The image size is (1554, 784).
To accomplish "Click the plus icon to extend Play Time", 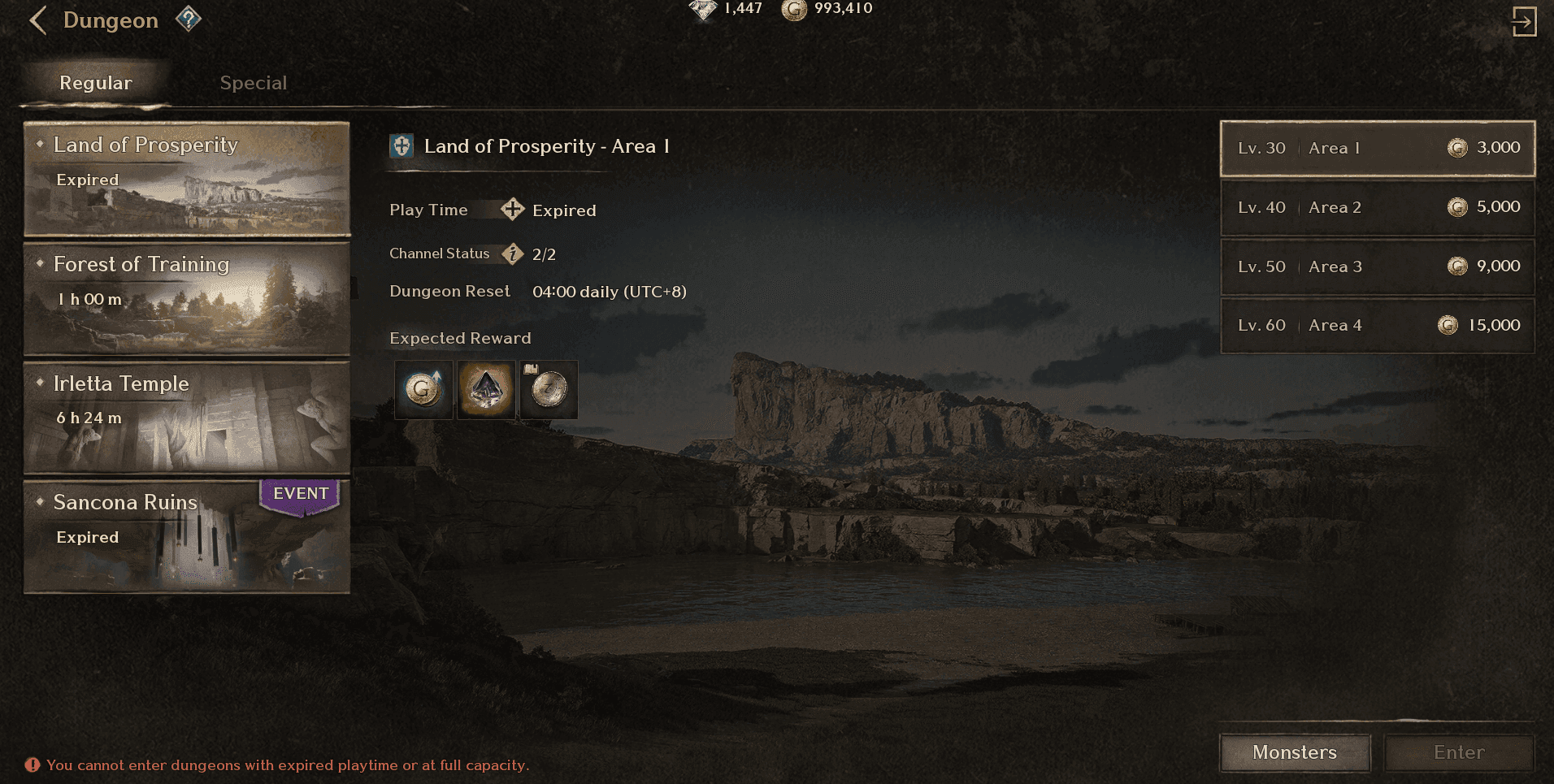I will (512, 209).
